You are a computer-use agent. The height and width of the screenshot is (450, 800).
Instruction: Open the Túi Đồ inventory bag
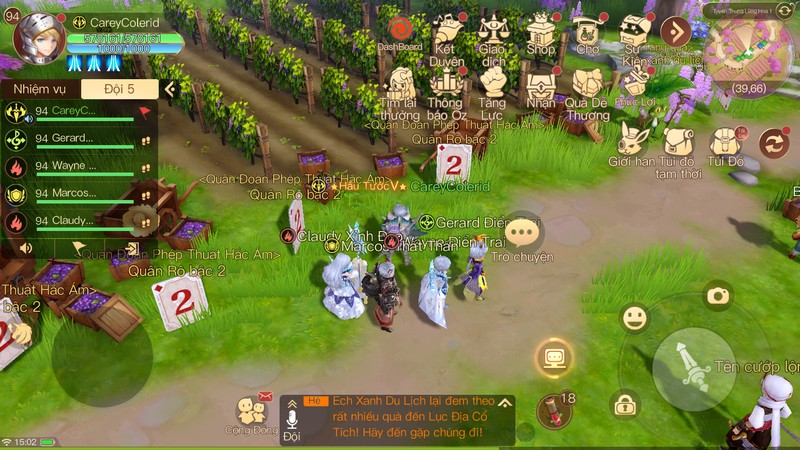[x=726, y=143]
